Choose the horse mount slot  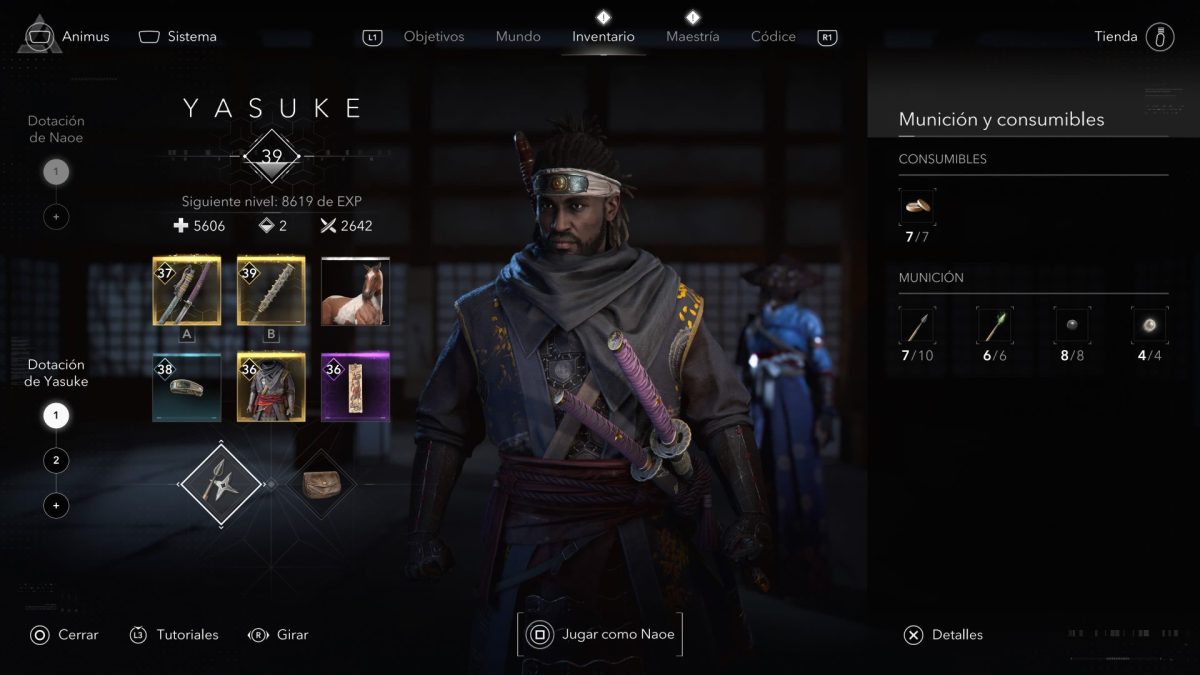point(355,291)
